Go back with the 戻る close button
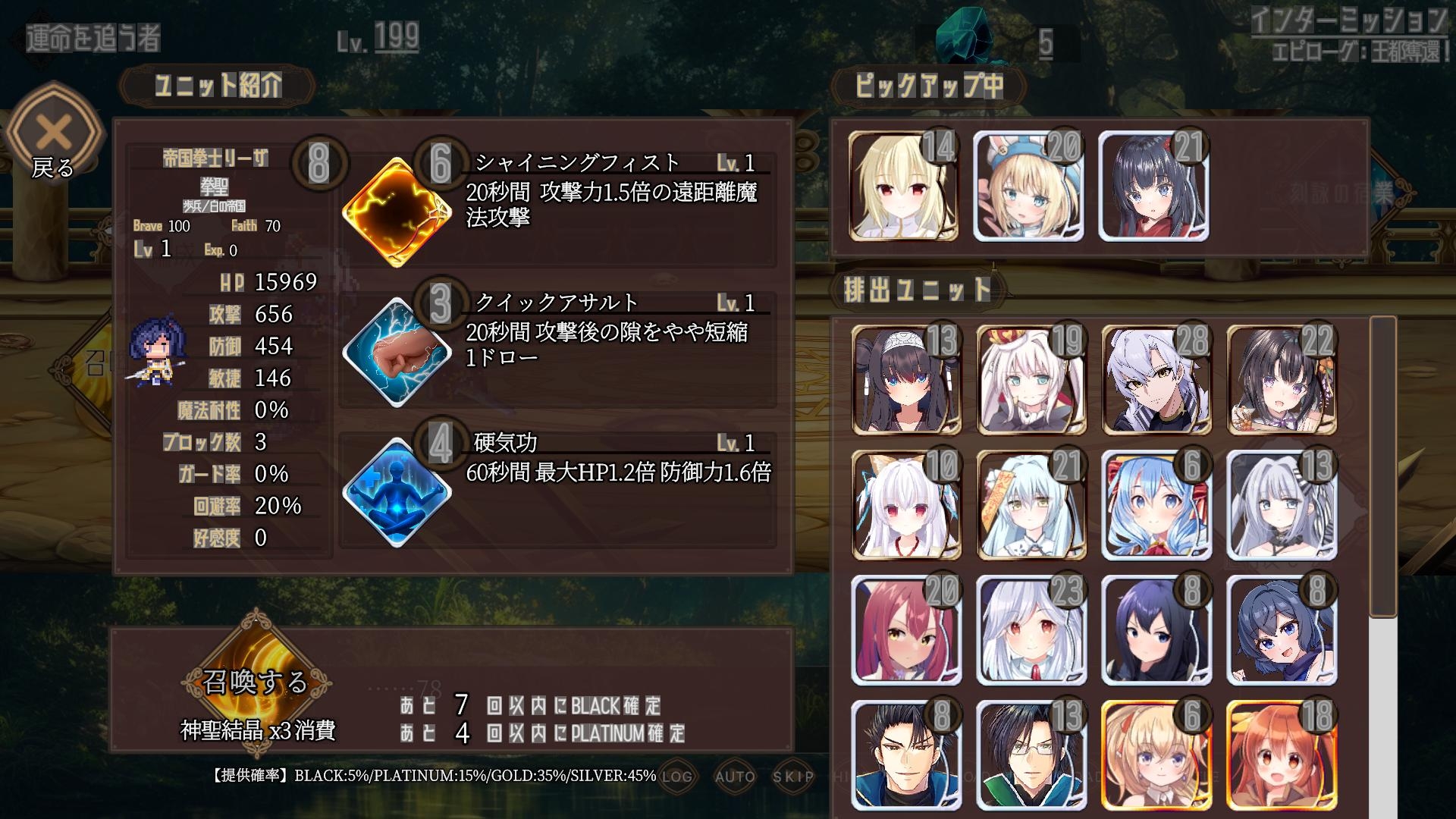This screenshot has height=819, width=1456. 53,136
